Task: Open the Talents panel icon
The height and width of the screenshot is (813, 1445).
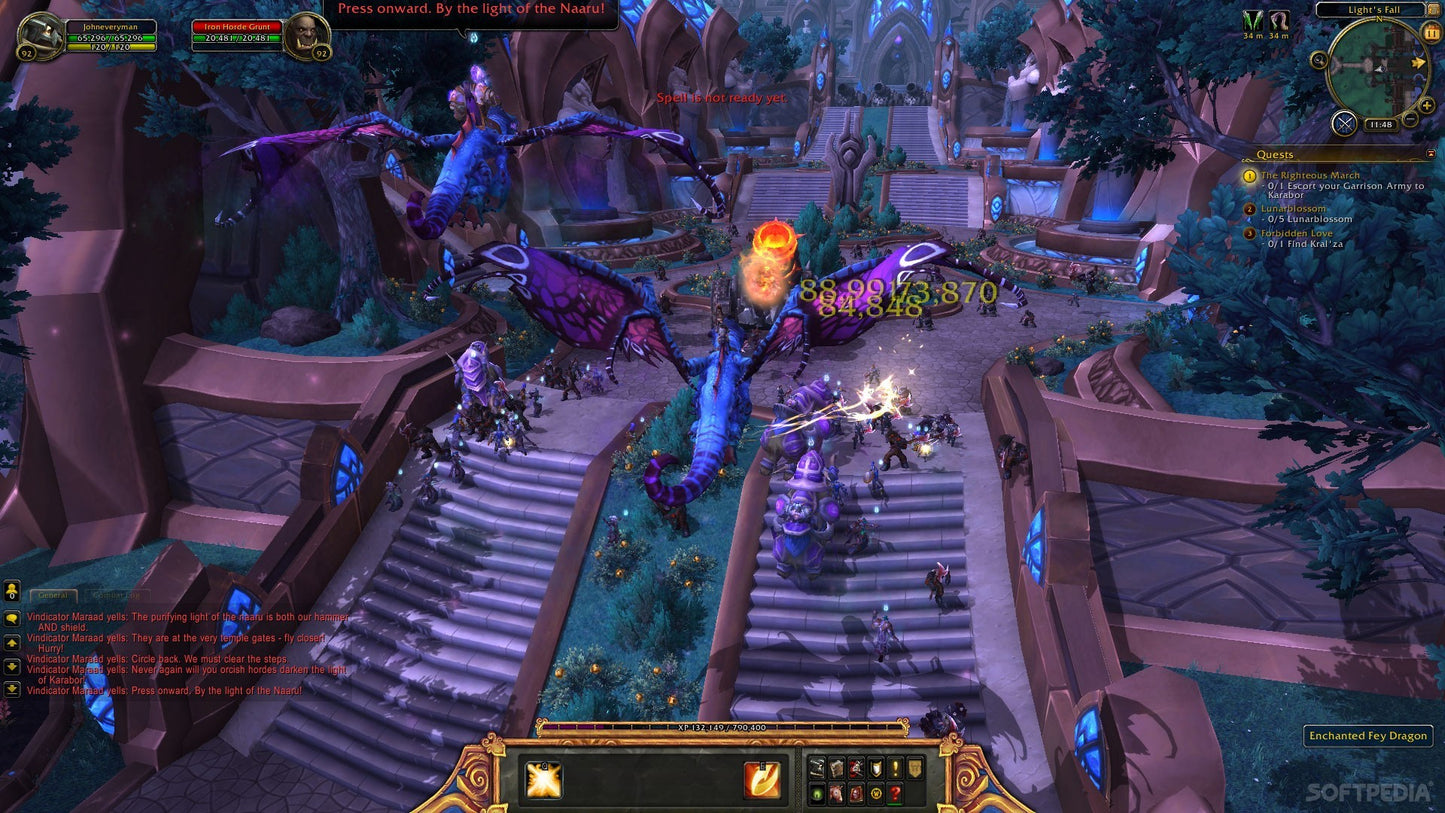Action: coord(856,768)
